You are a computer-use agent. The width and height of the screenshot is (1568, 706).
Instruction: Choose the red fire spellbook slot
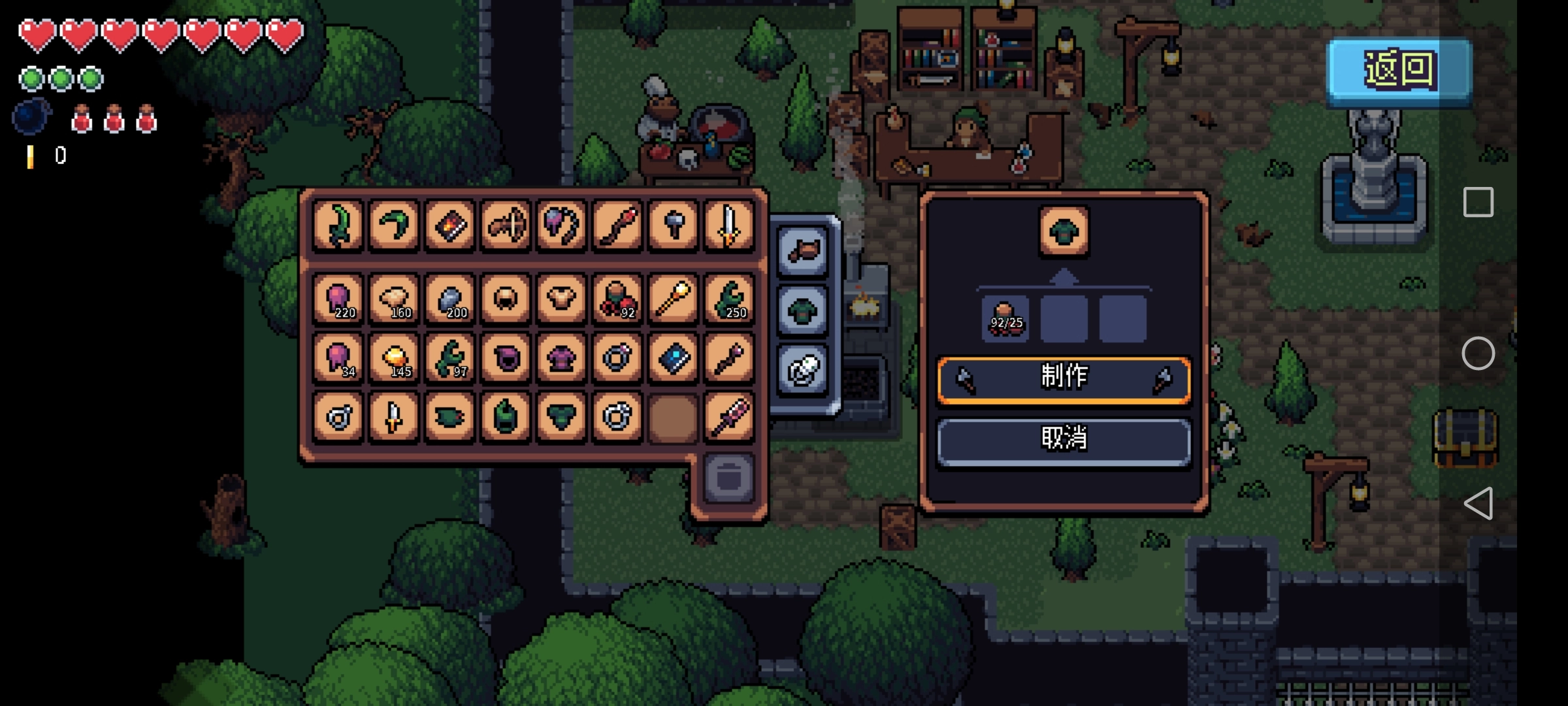click(x=450, y=226)
